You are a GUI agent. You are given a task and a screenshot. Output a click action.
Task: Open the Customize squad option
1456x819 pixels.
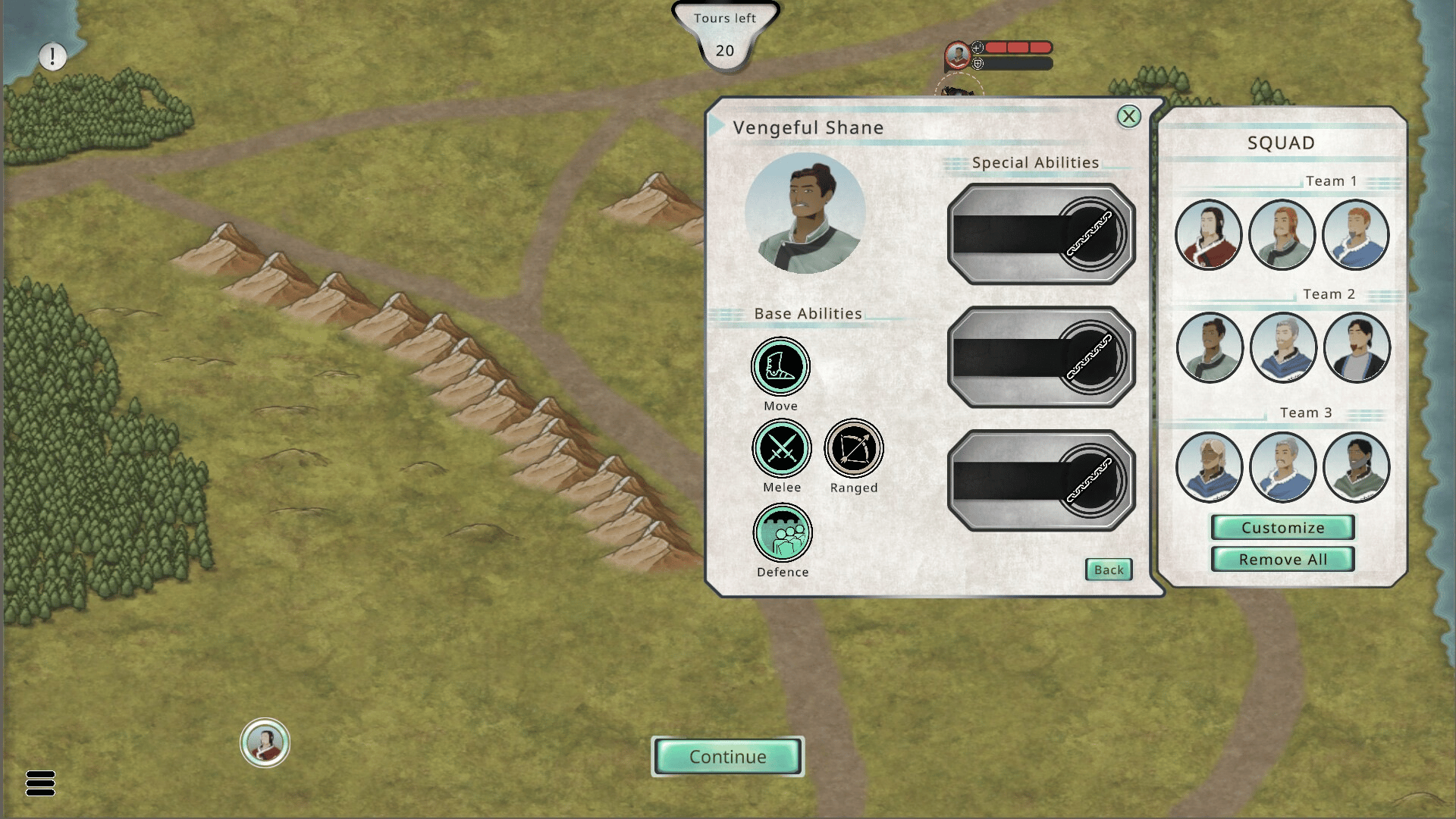1282,528
